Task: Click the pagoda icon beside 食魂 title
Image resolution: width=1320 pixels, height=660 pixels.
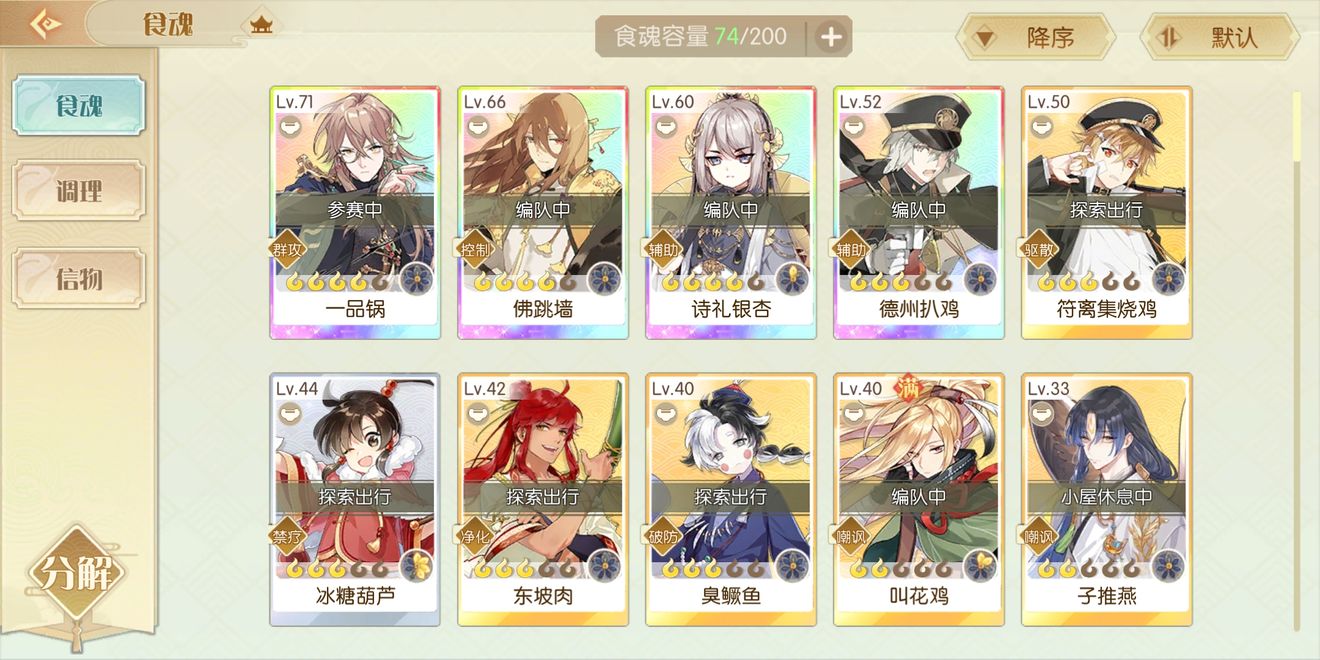Action: click(x=262, y=25)
